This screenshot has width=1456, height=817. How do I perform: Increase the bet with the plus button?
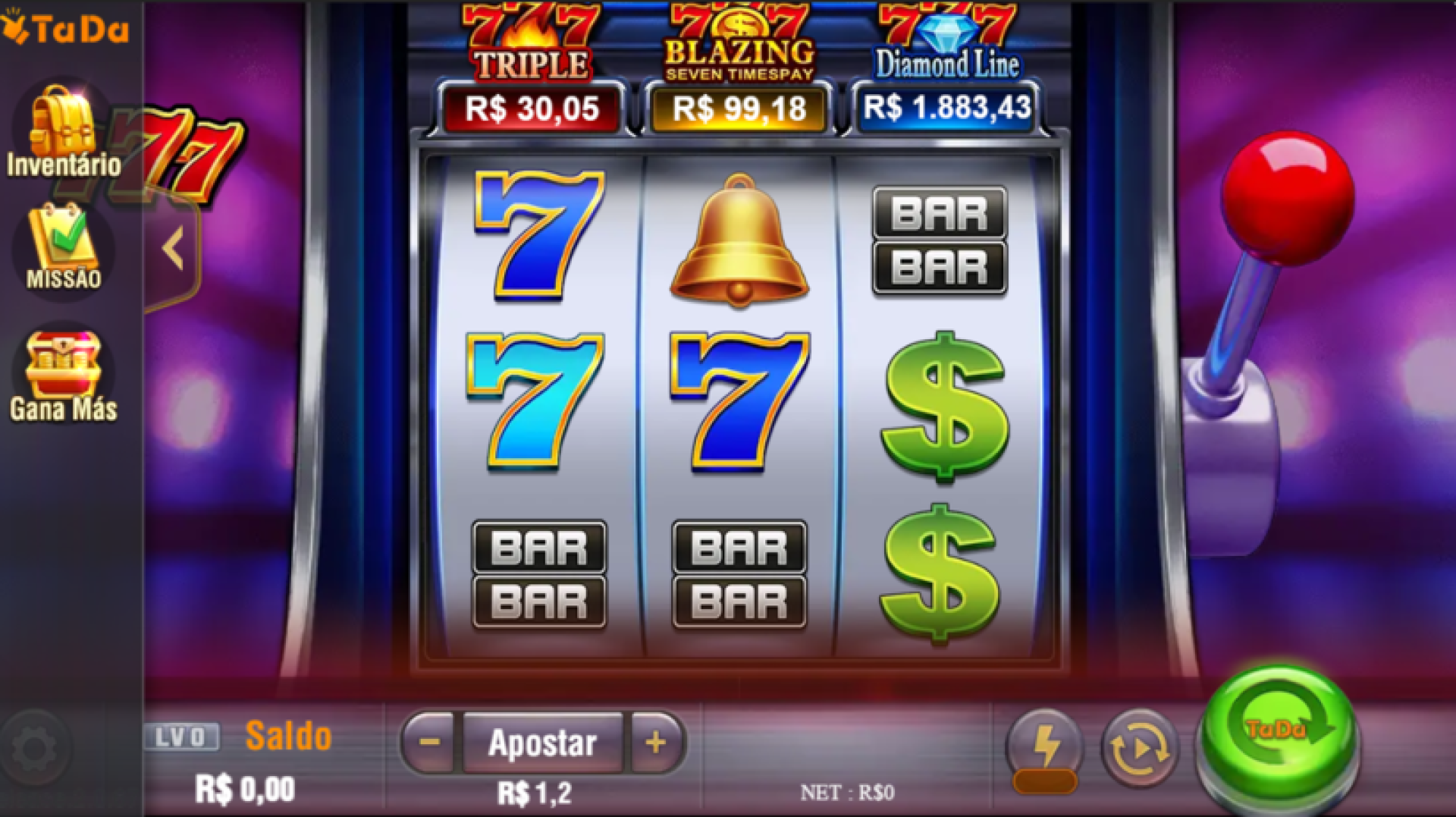[656, 743]
